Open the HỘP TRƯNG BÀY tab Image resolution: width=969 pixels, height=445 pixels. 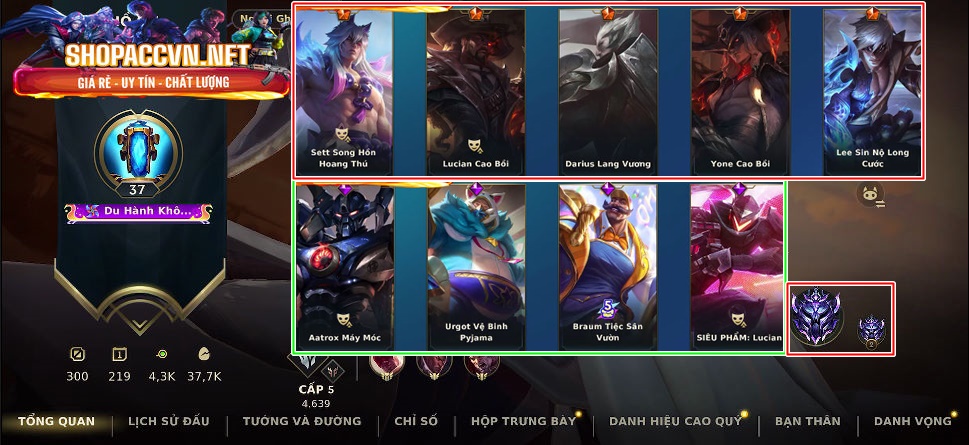[x=523, y=421]
